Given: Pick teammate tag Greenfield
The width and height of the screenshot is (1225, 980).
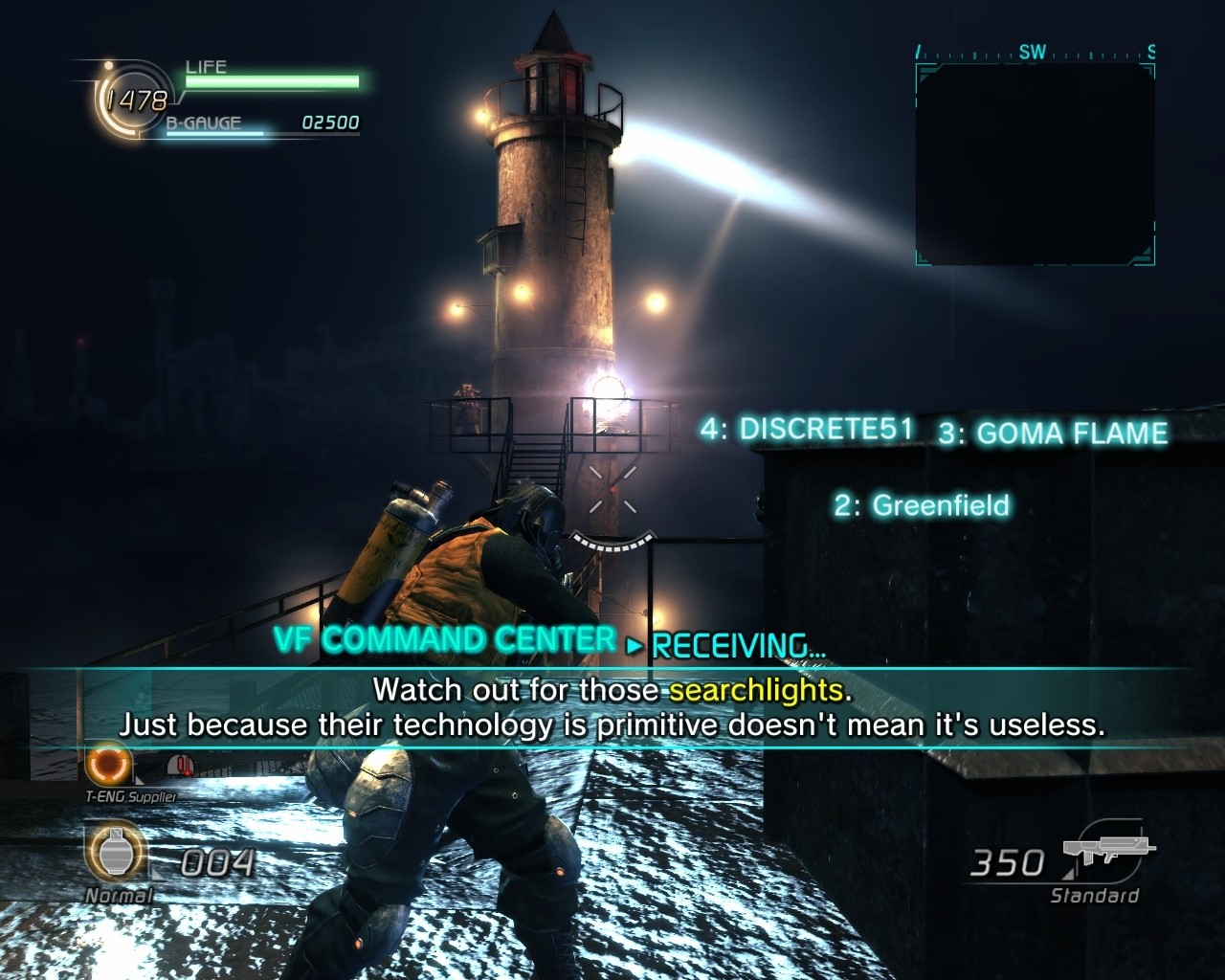Looking at the screenshot, I should pyautogui.click(x=921, y=505).
